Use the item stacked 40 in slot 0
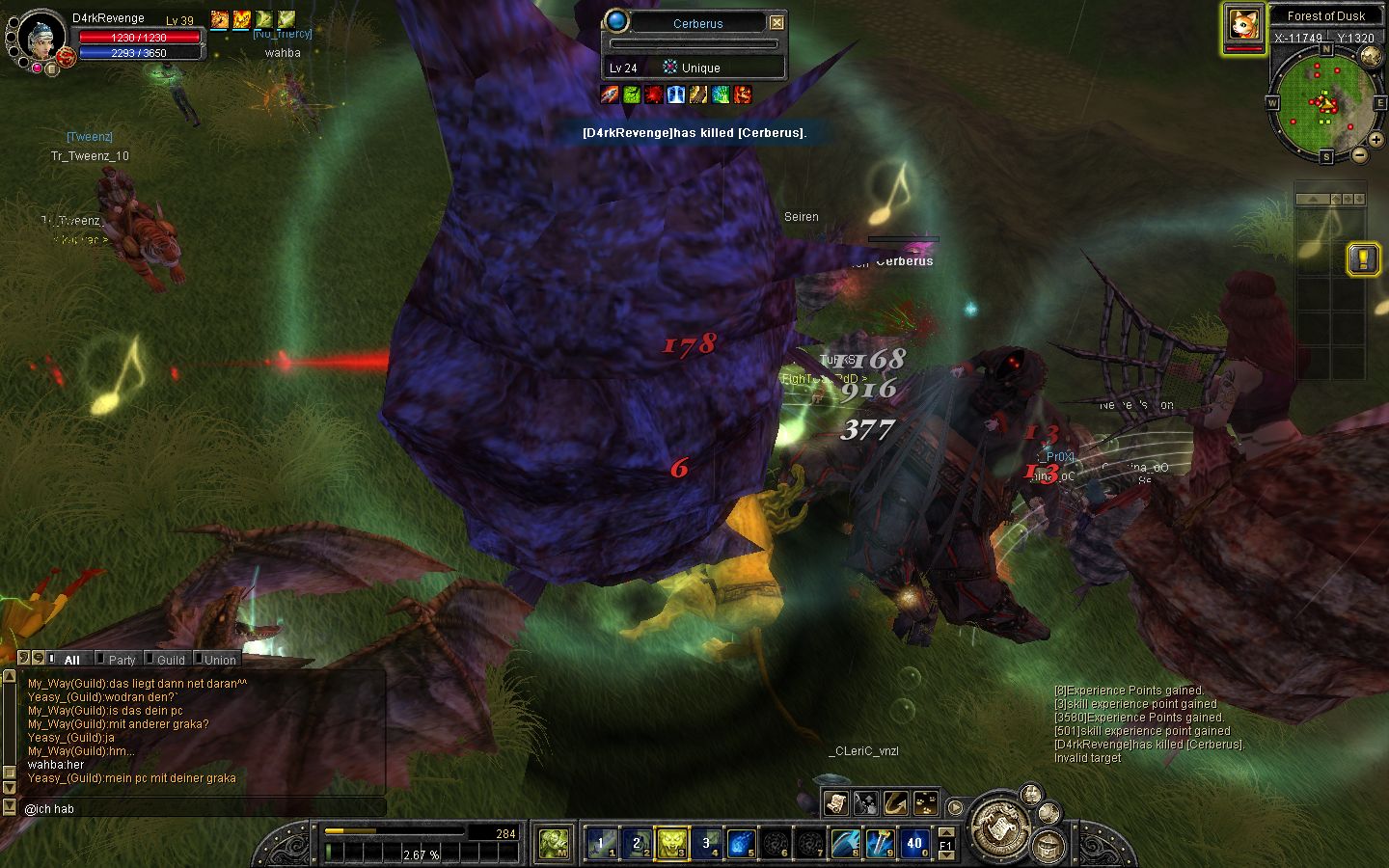1389x868 pixels. coord(914,844)
